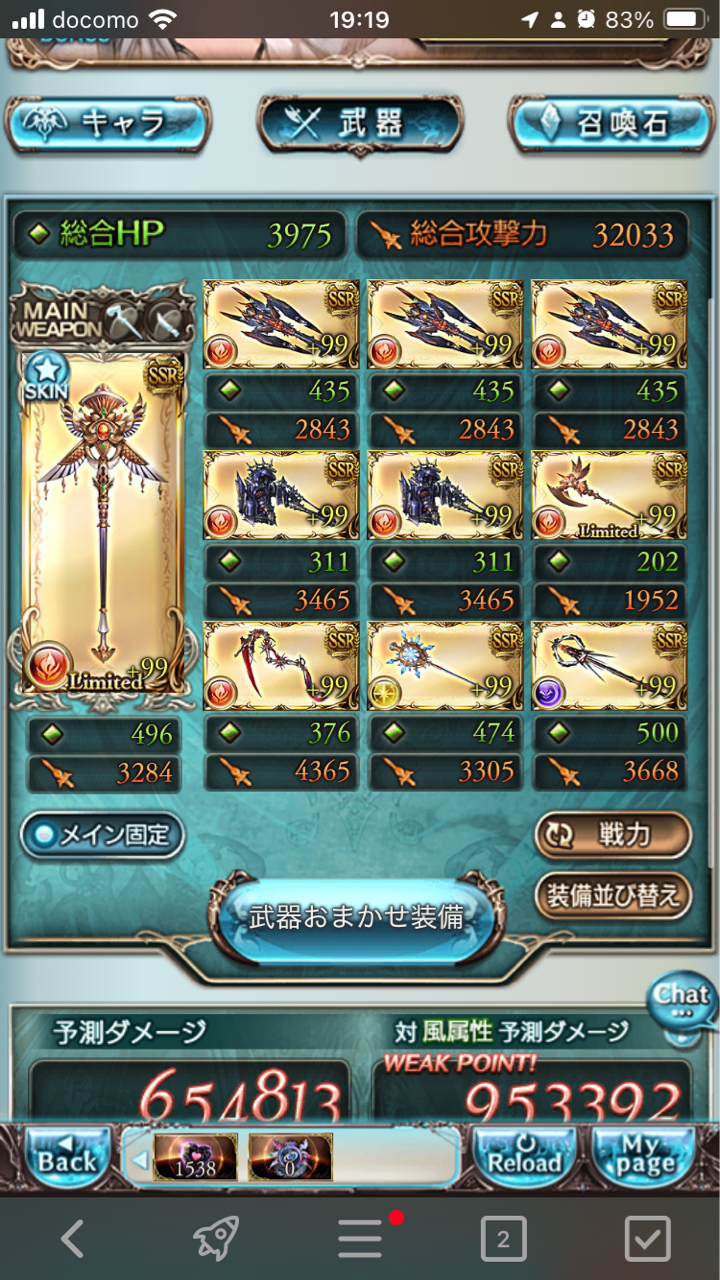This screenshot has width=720, height=1280.
Task: Select the red scythe weapon slot
Action: click(280, 663)
